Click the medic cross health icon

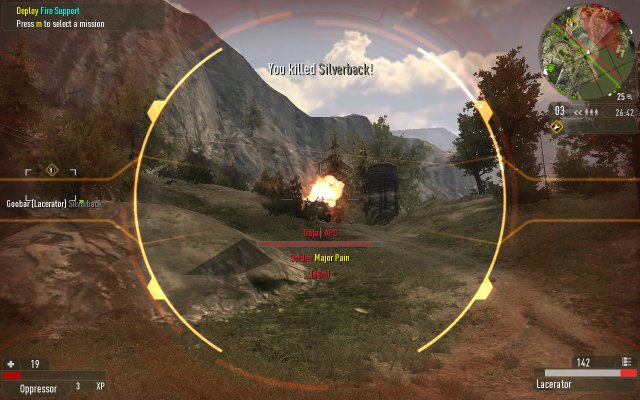coord(12,364)
